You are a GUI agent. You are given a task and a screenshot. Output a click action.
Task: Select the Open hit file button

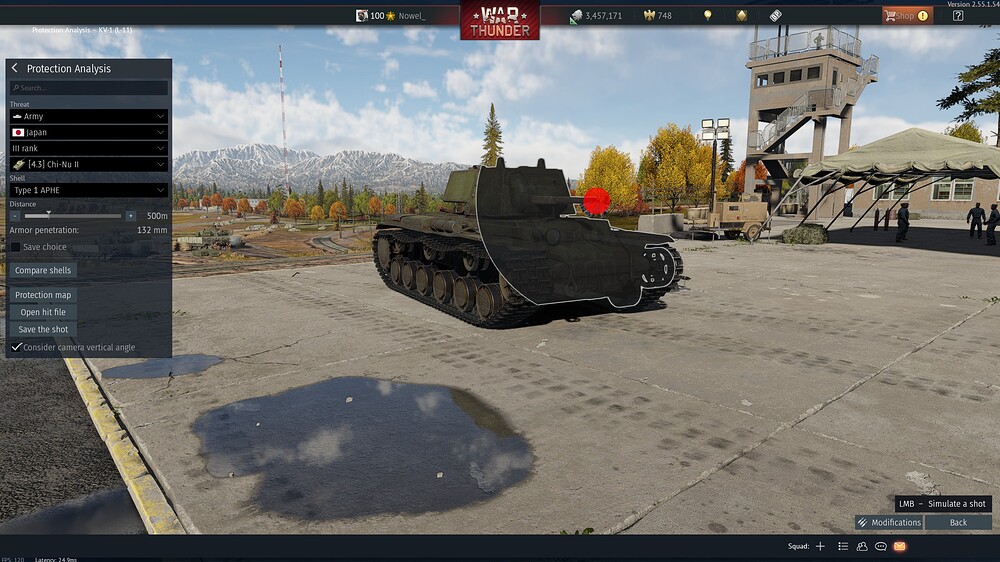(x=43, y=312)
